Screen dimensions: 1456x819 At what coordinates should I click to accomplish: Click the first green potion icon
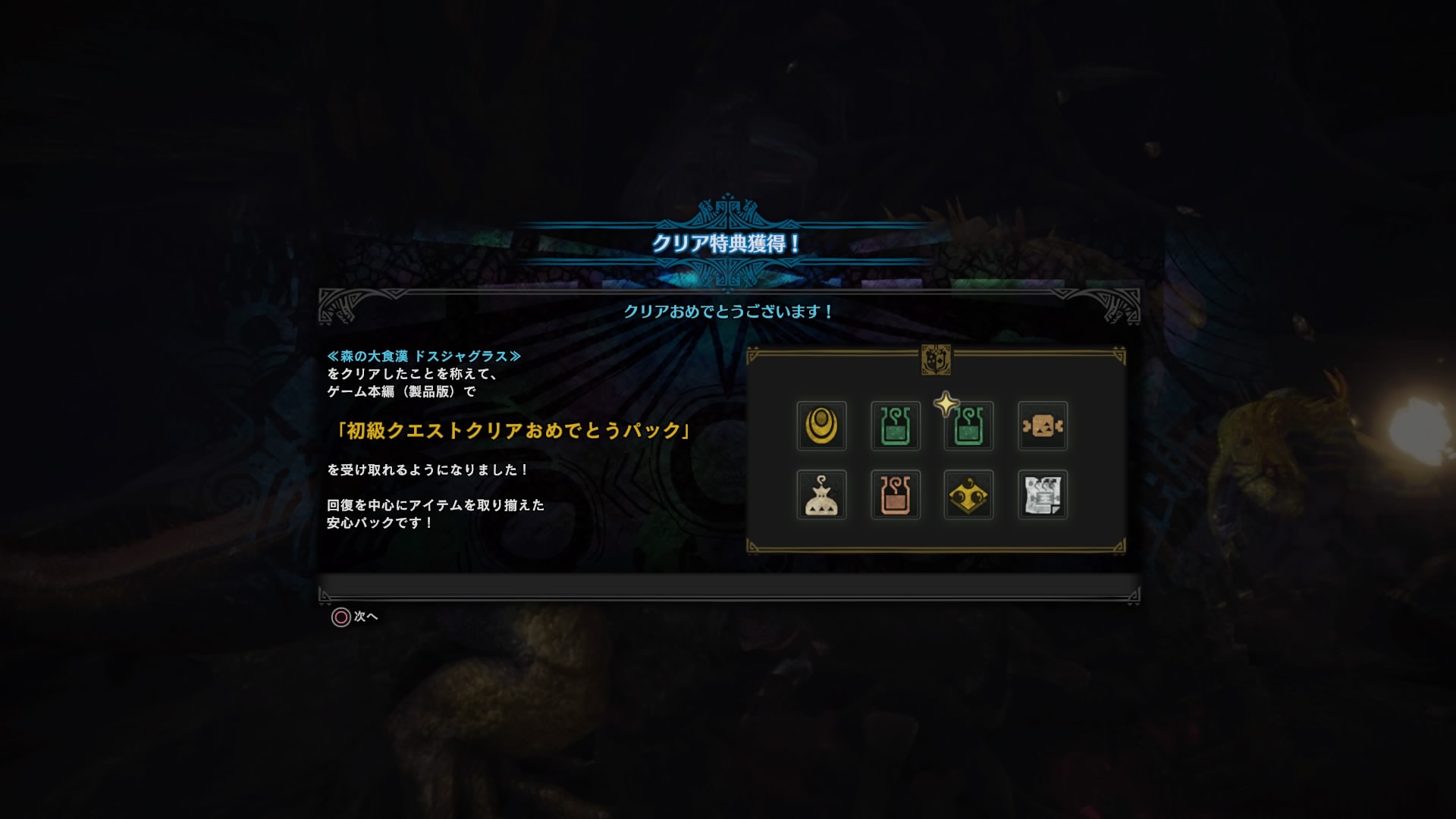pyautogui.click(x=895, y=426)
